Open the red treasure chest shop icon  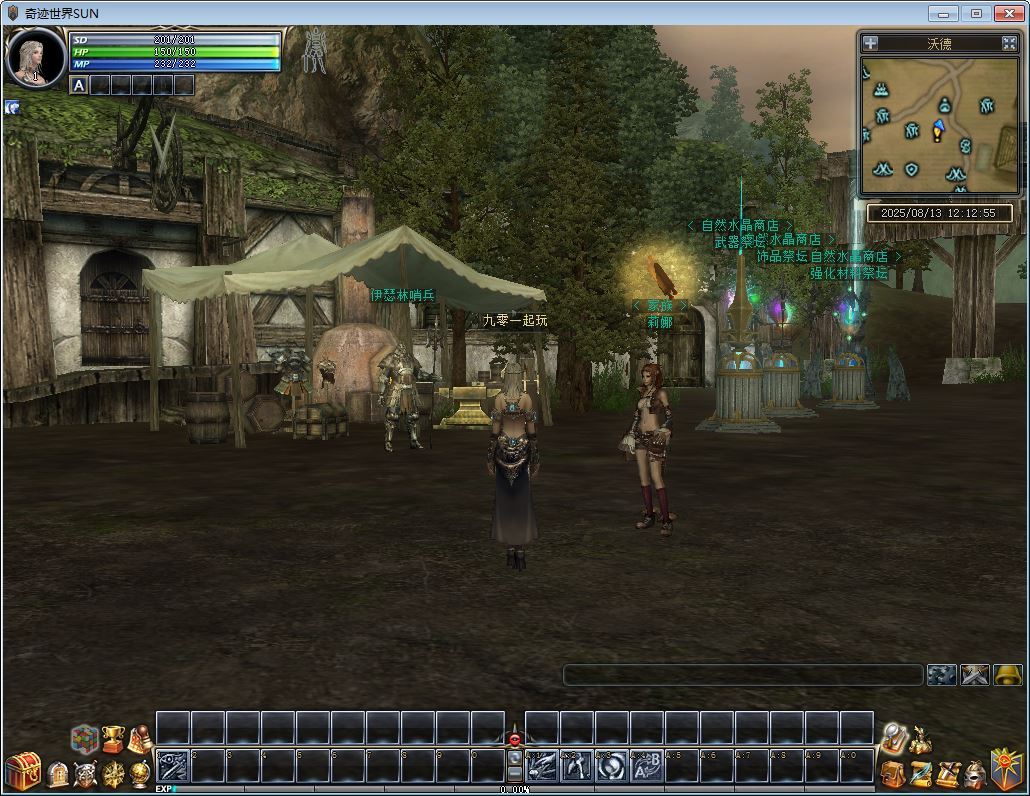click(x=22, y=771)
